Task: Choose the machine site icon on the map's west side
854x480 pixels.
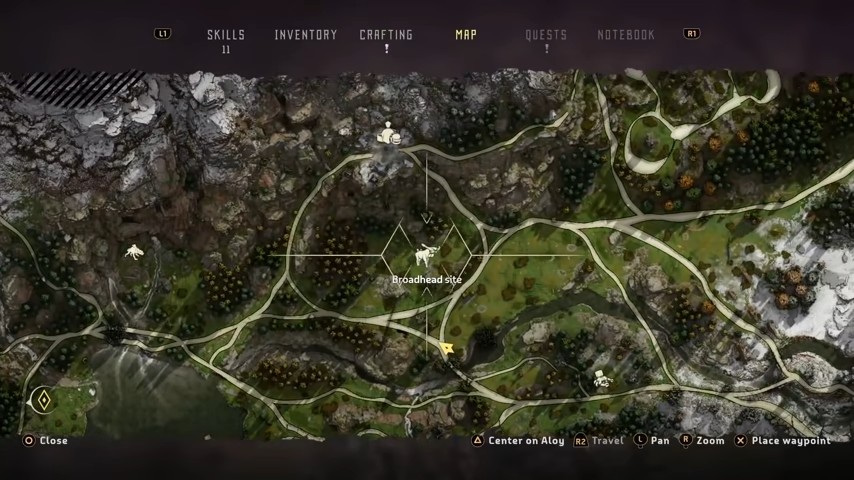Action: click(133, 251)
